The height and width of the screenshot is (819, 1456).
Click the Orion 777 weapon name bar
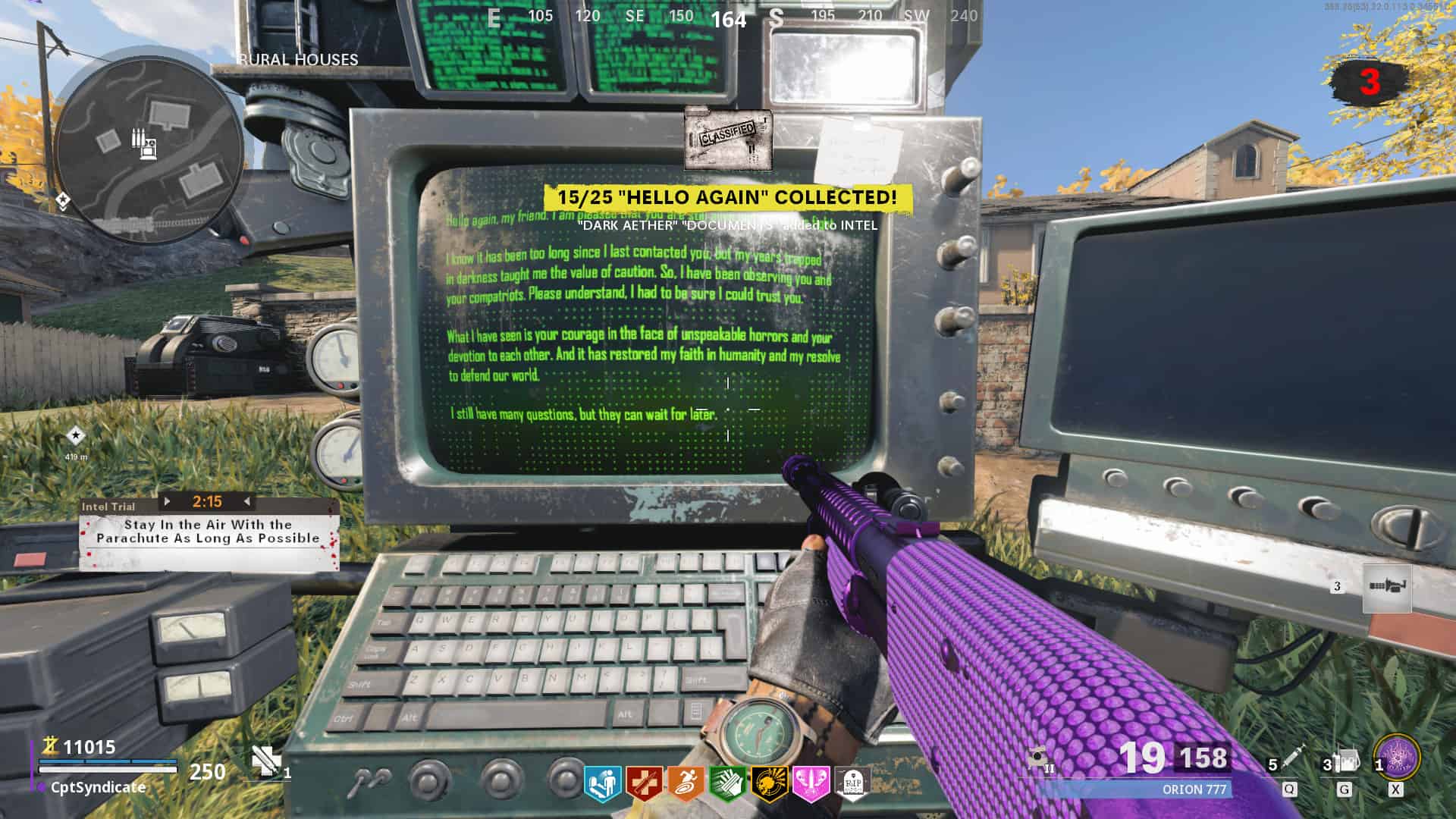[1193, 789]
